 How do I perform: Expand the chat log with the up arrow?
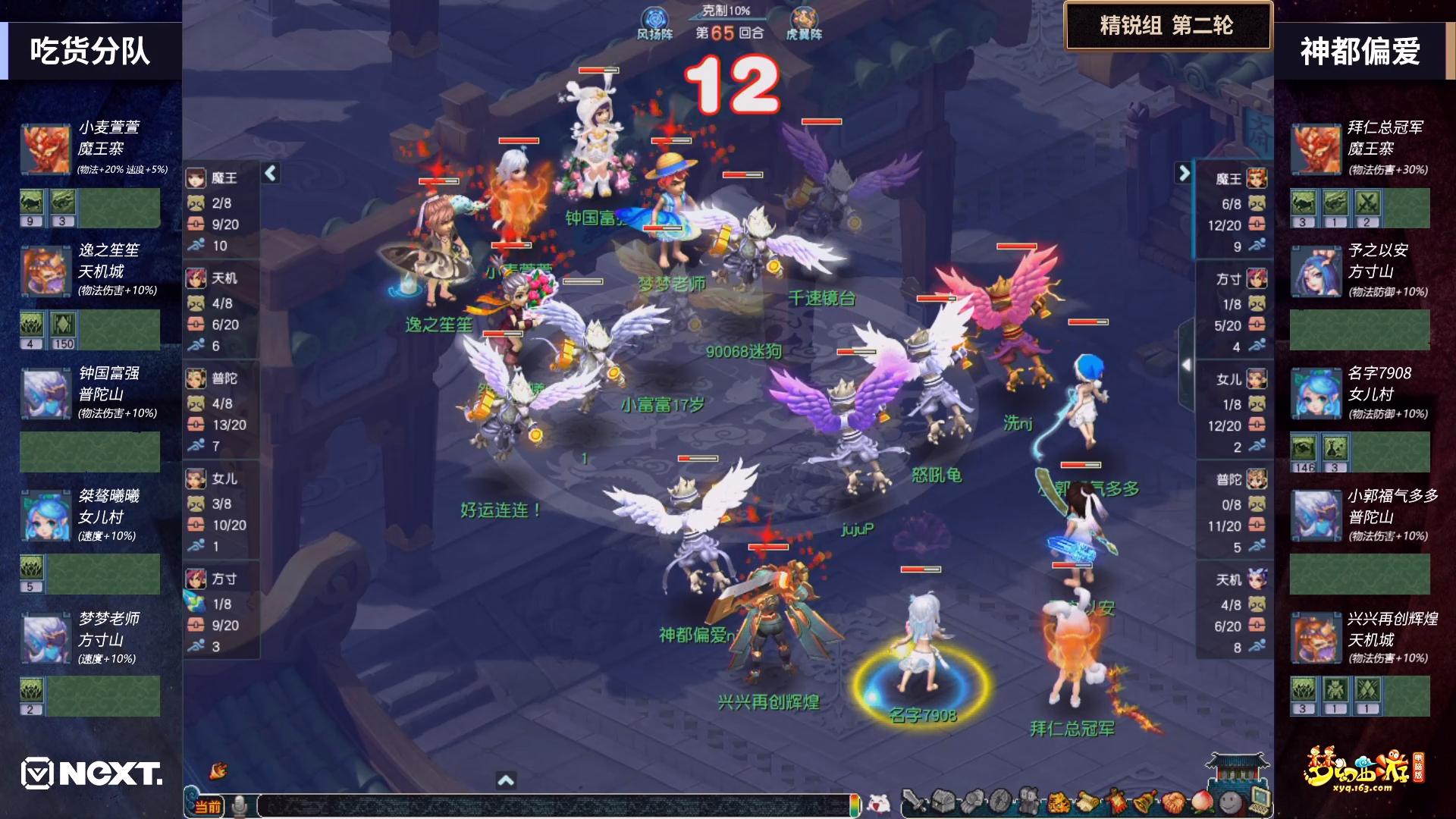pos(506,780)
